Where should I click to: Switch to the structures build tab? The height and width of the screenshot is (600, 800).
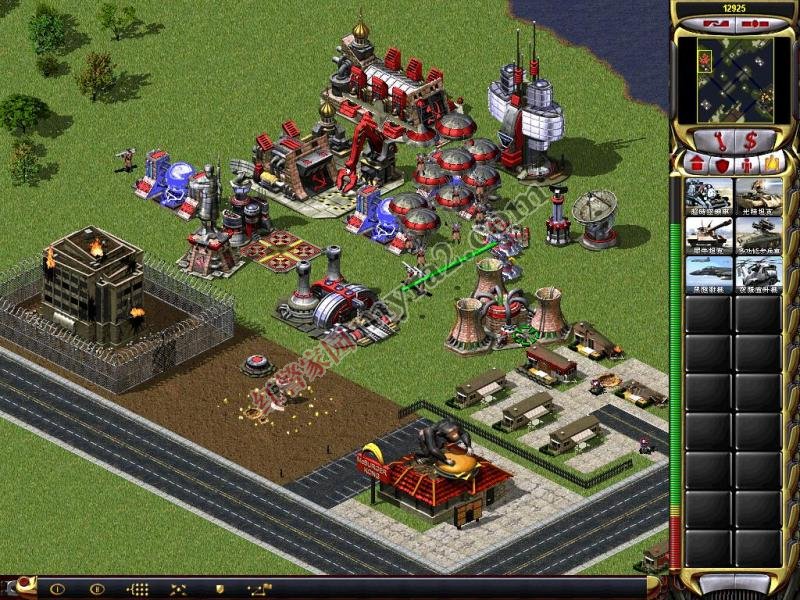(x=694, y=162)
